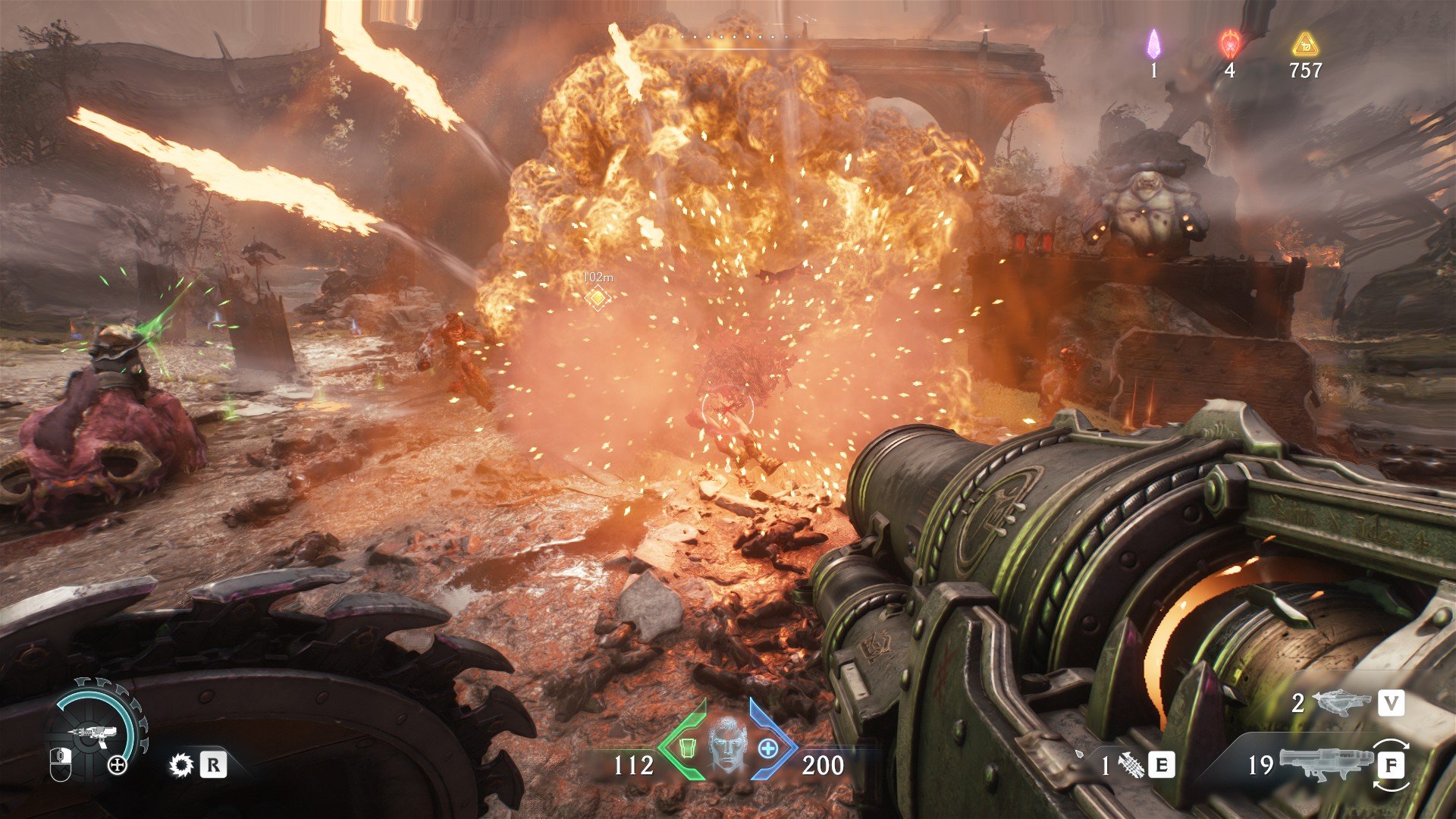
Task: Click the blue health cross icon
Action: point(768,748)
